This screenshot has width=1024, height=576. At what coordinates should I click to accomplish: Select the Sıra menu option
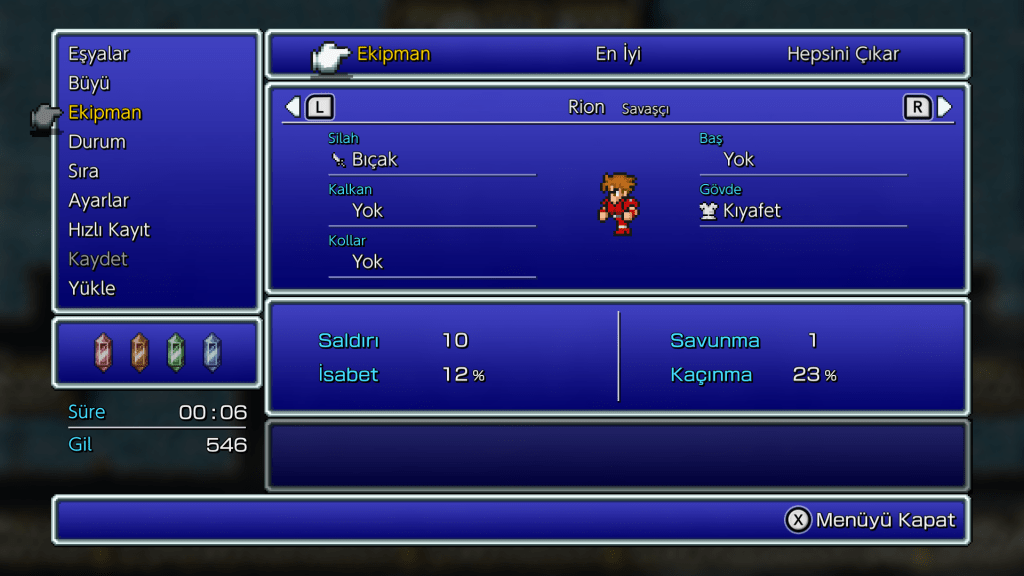coord(83,171)
